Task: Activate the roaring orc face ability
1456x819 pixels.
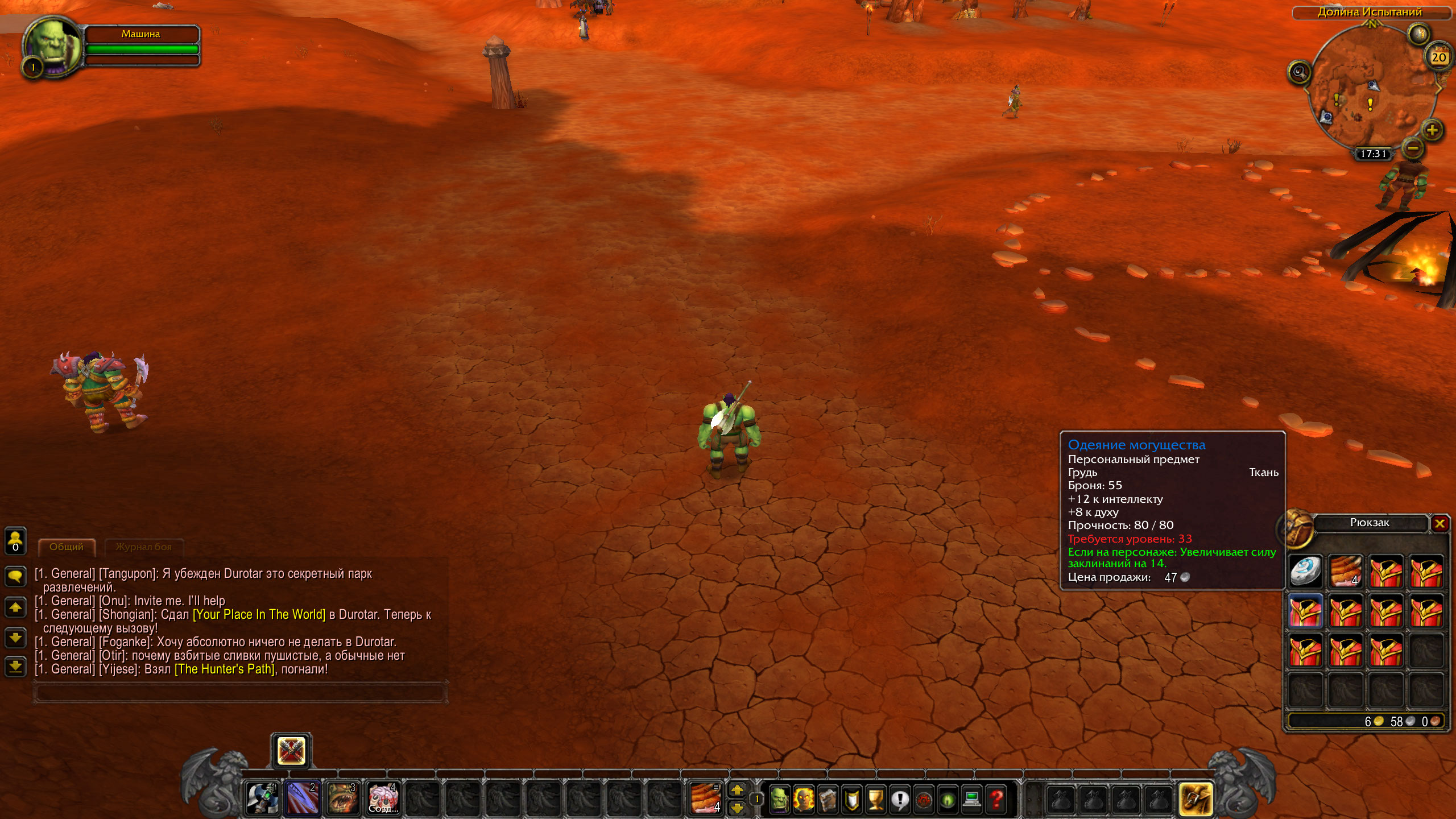Action: point(342,797)
